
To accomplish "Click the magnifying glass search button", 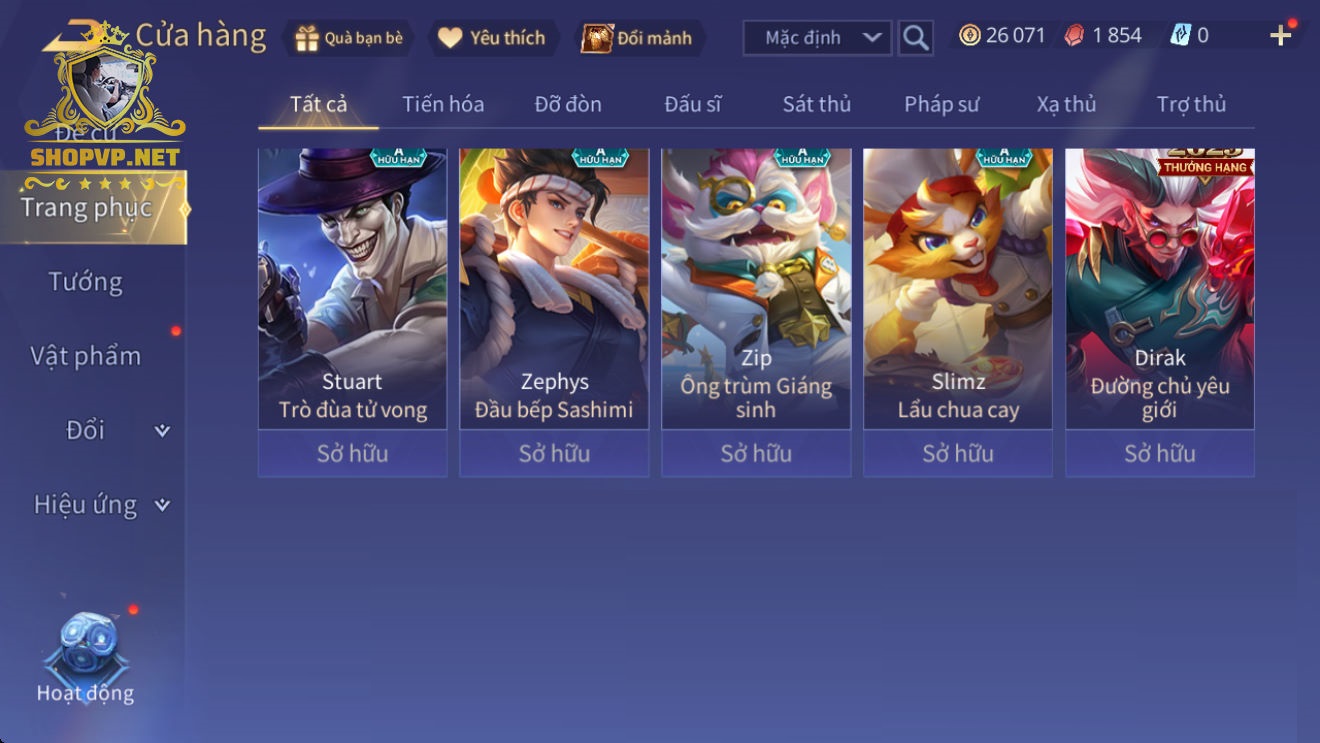I will (x=915, y=38).
